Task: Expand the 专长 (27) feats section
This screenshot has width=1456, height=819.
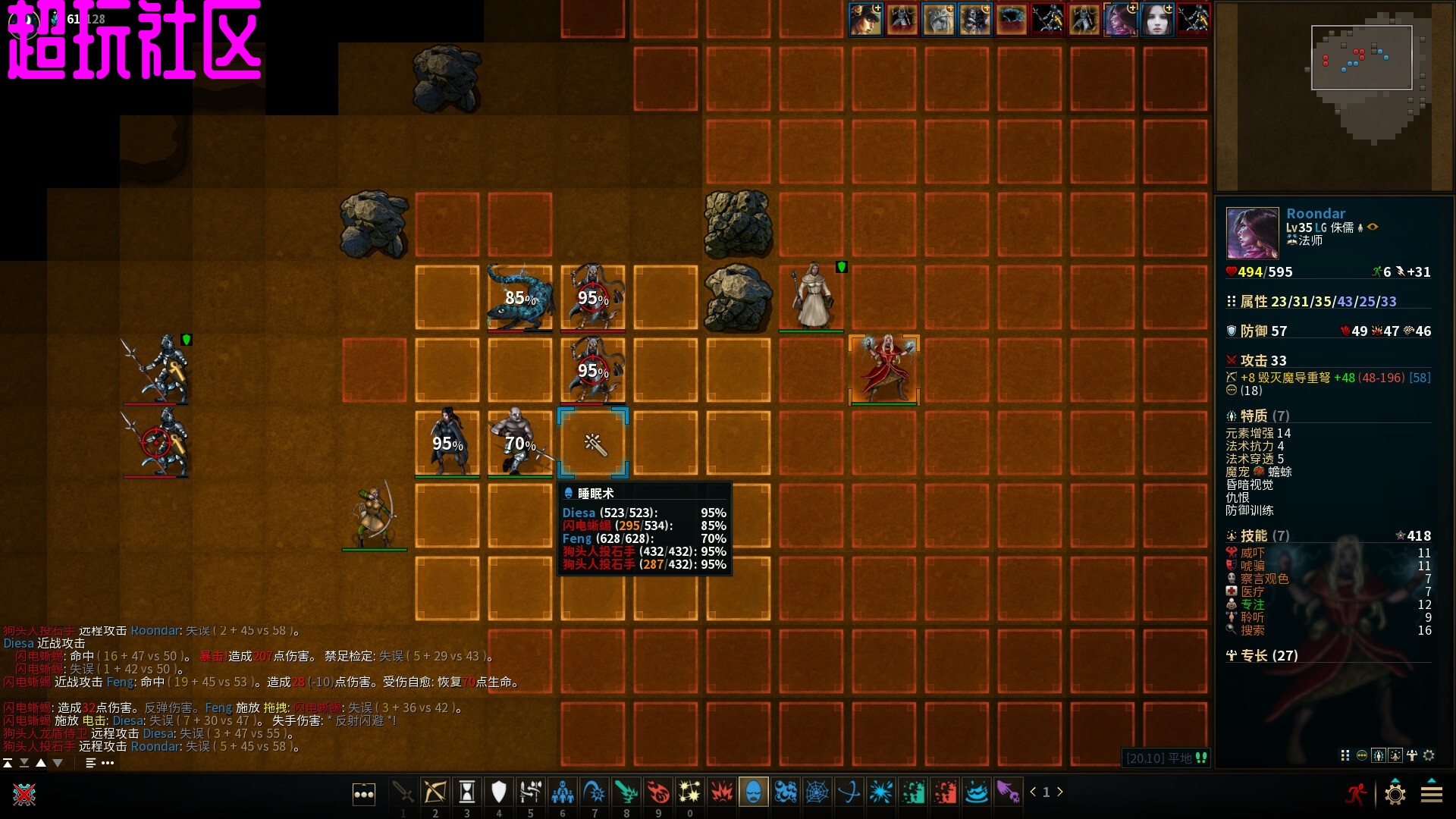Action: (1263, 656)
